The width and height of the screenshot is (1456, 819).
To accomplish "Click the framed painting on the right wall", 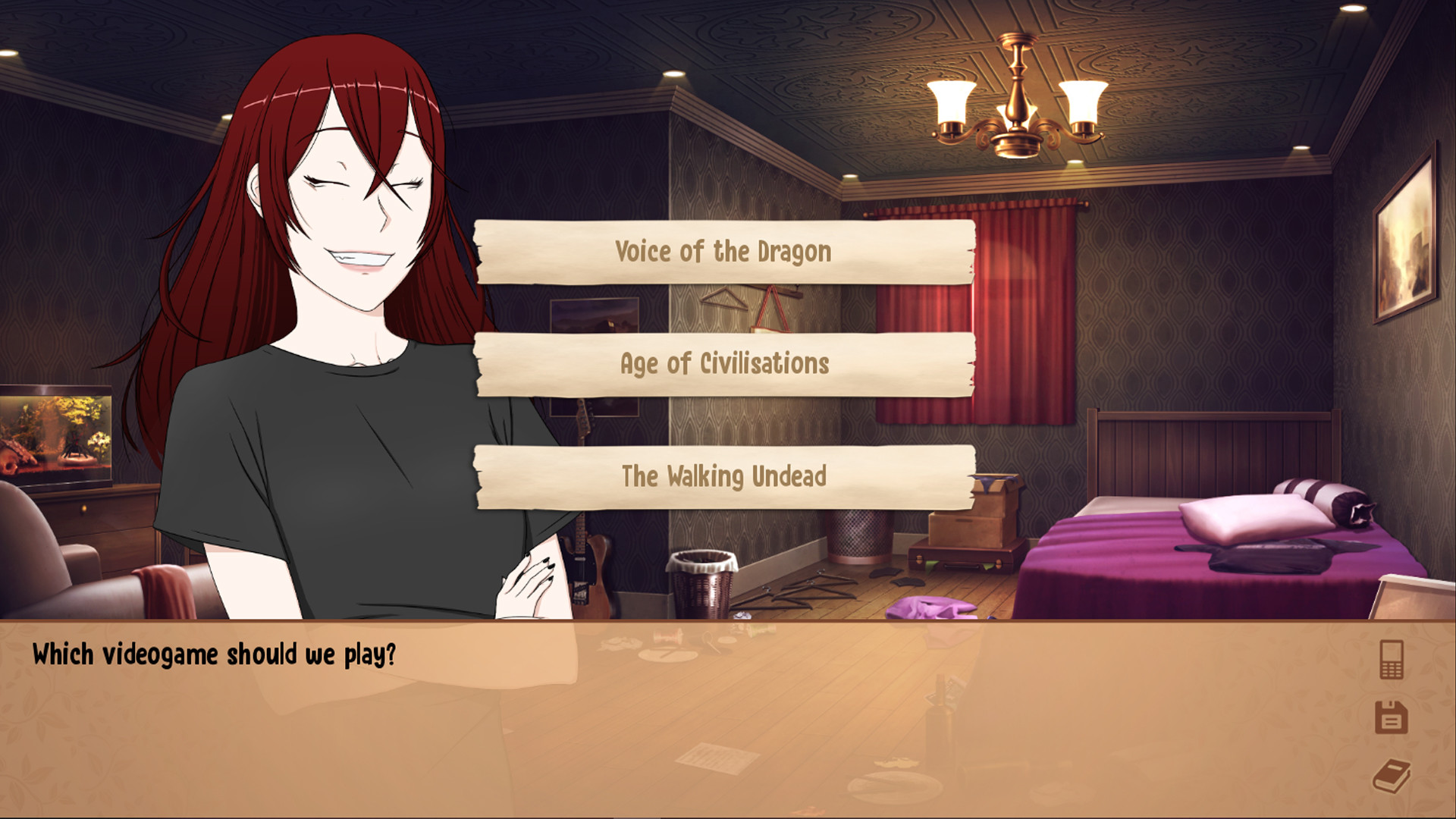I will 1407,243.
